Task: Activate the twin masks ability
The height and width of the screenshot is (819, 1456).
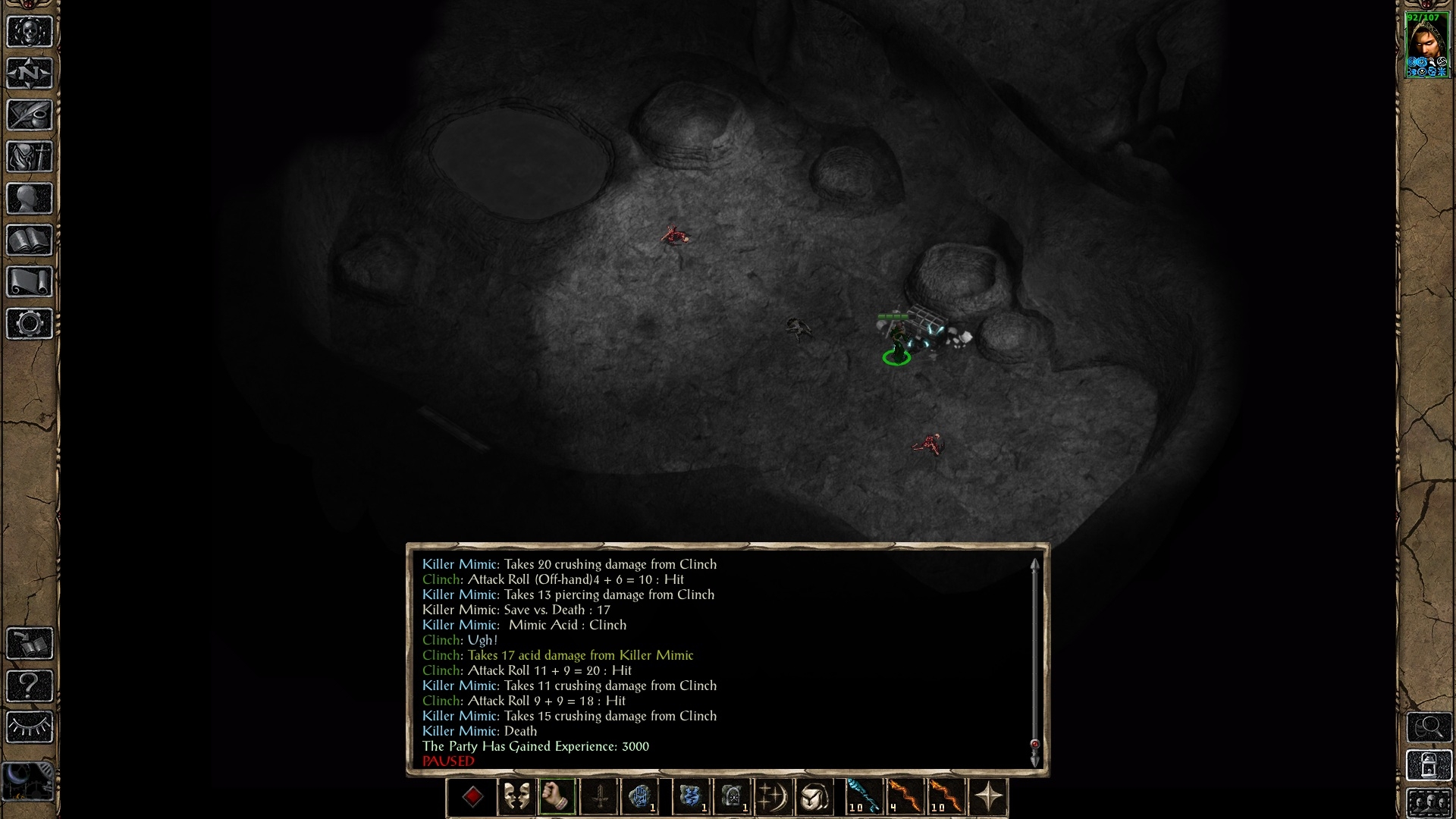Action: 516,797
